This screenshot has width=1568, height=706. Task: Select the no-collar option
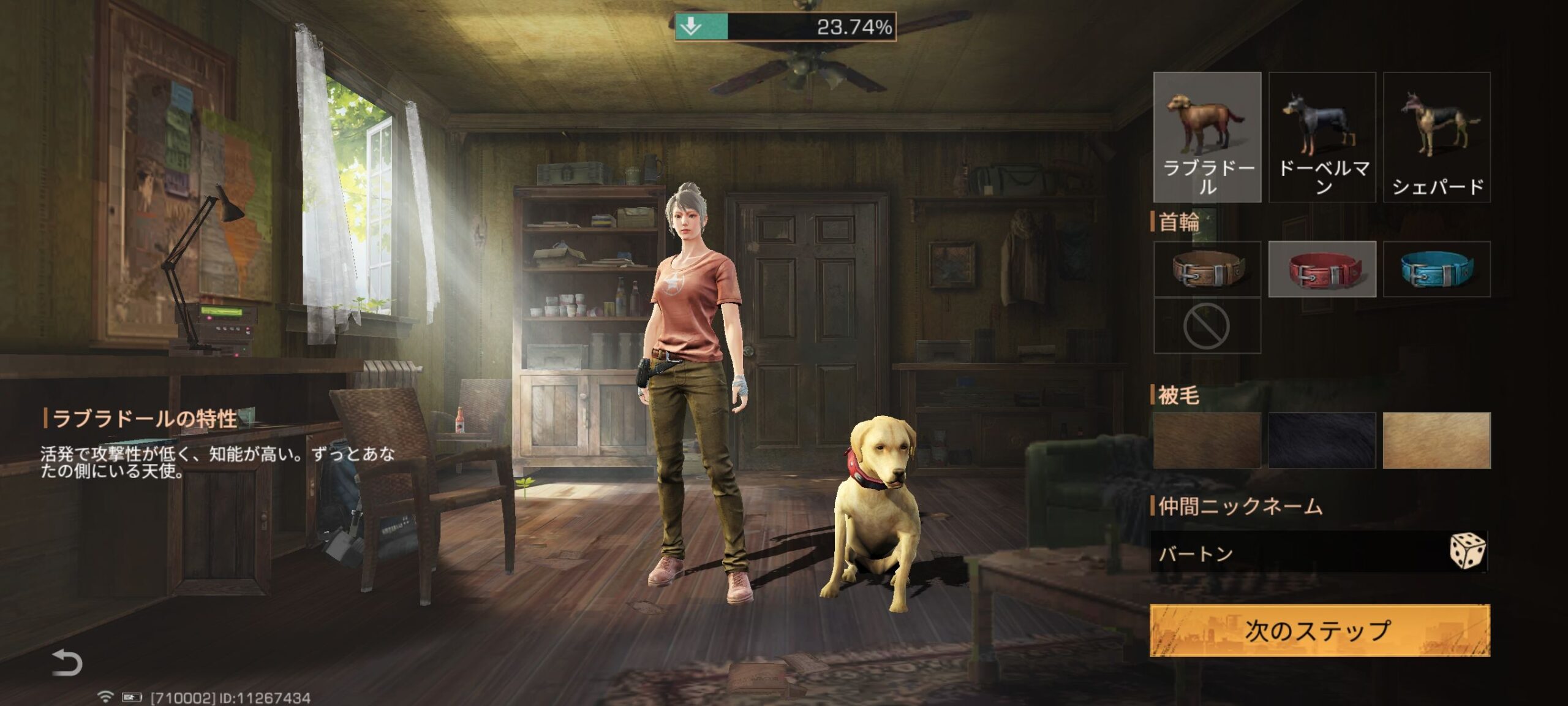point(1207,326)
